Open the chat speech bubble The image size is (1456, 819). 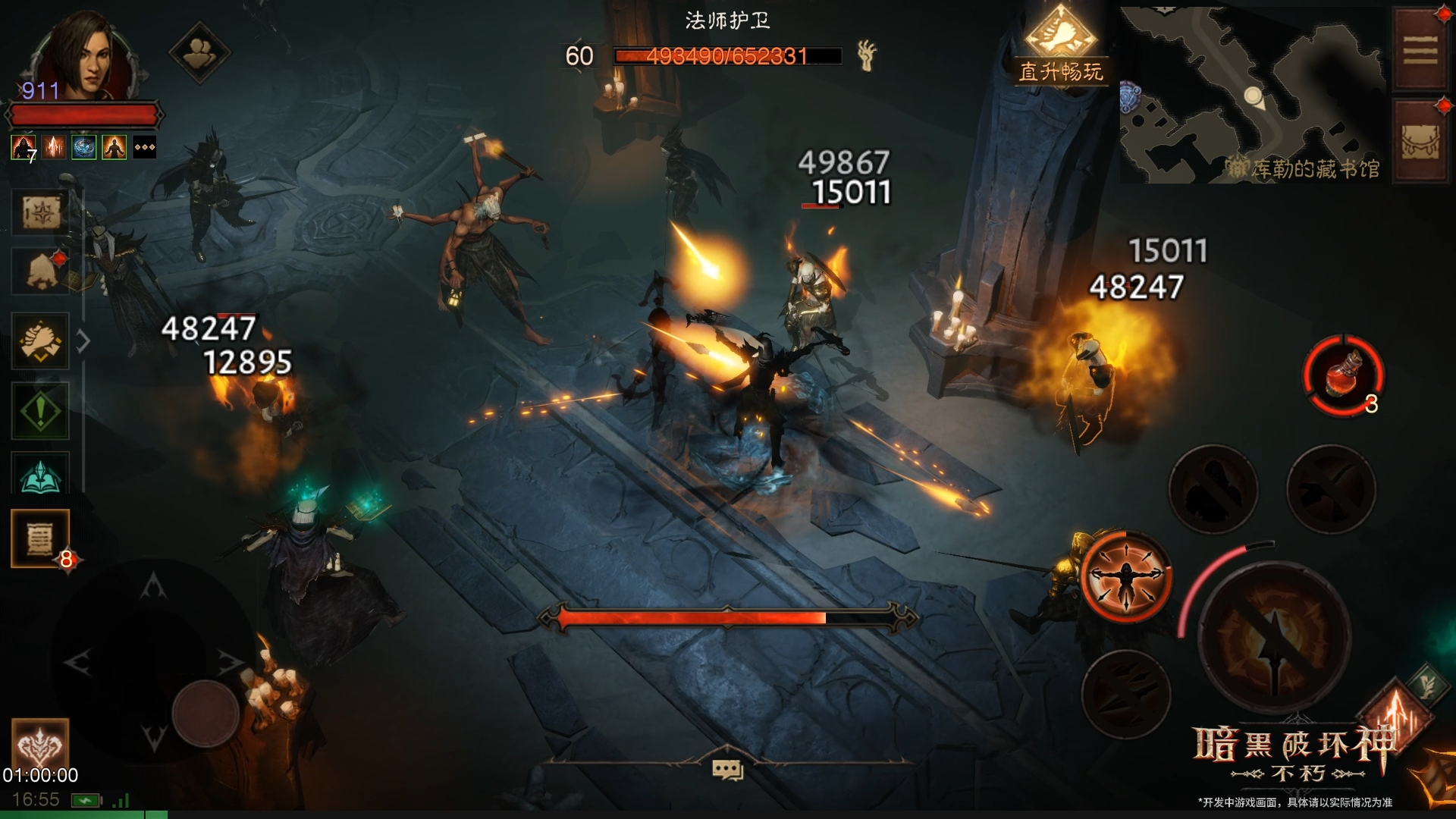pyautogui.click(x=727, y=770)
